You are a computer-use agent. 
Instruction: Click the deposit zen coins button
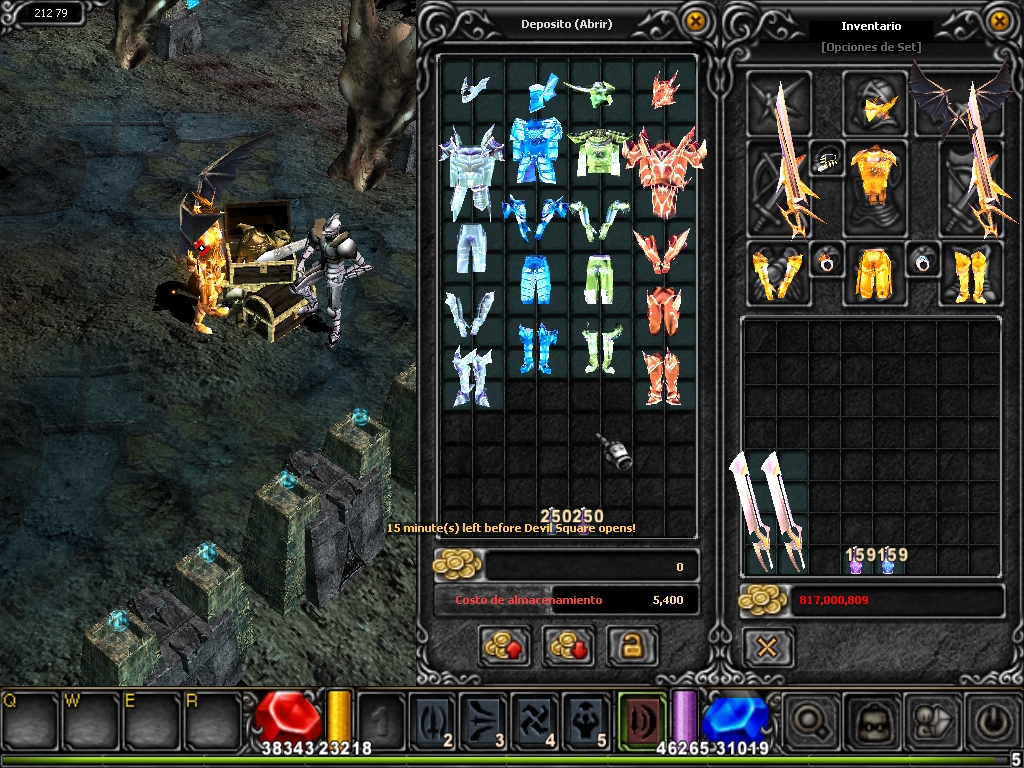point(504,647)
